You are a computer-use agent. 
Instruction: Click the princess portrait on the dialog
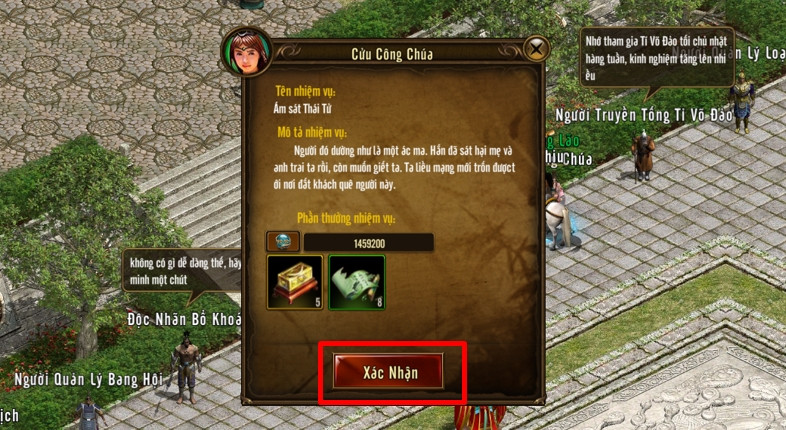point(244,53)
